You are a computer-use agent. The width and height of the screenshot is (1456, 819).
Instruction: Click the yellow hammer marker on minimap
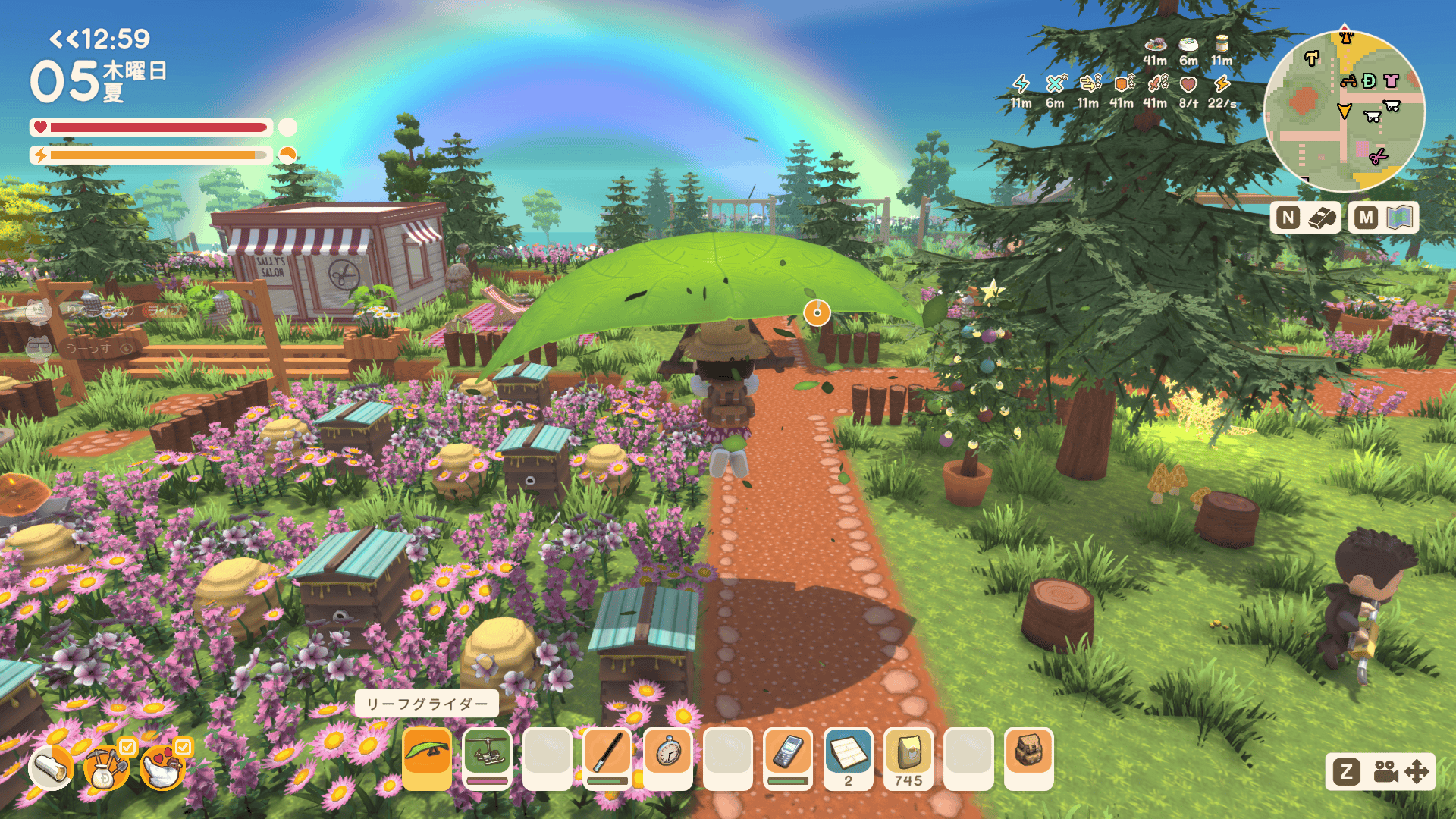coord(1311,58)
